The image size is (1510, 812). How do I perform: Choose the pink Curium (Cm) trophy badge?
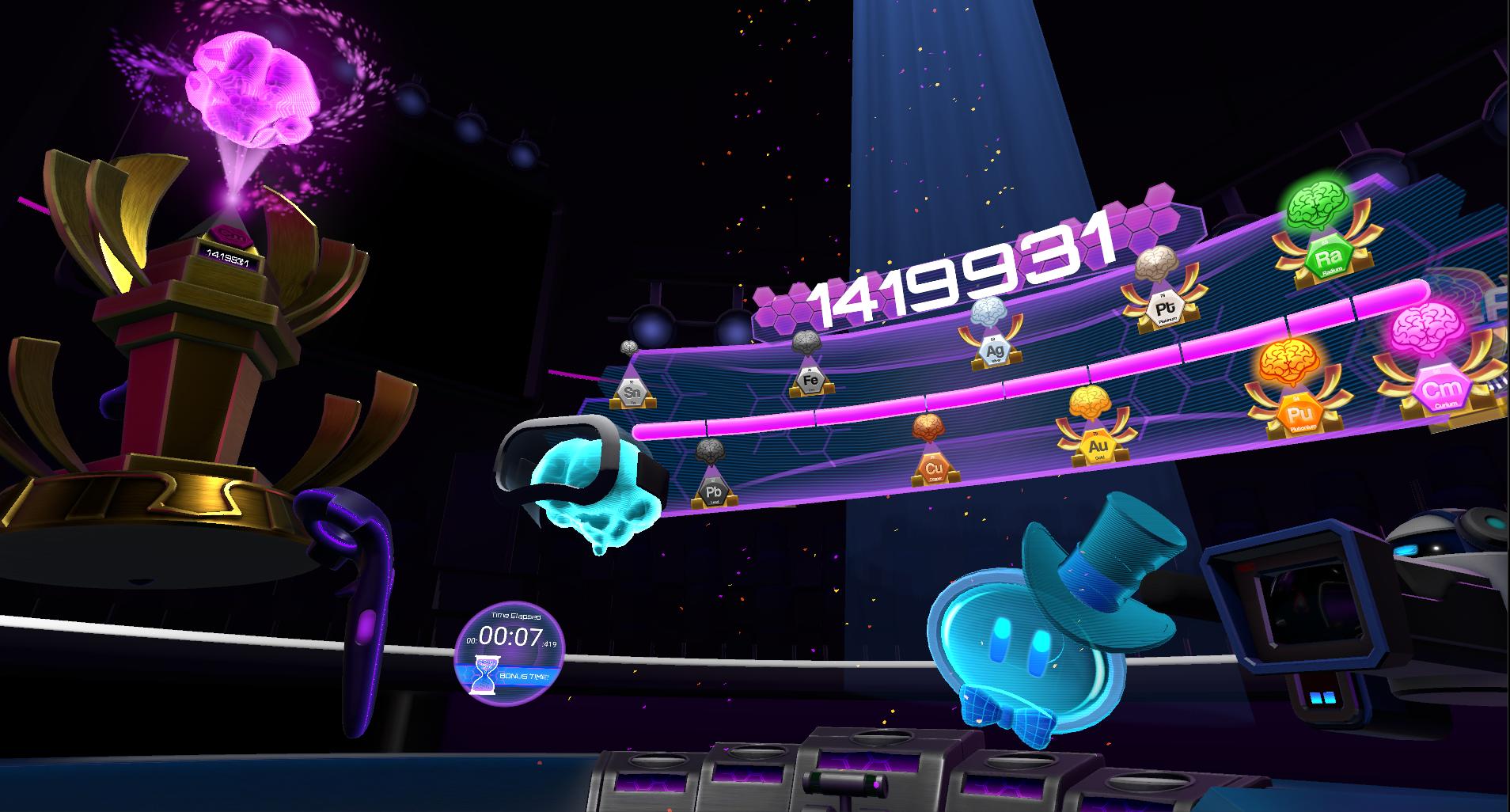tap(1436, 391)
